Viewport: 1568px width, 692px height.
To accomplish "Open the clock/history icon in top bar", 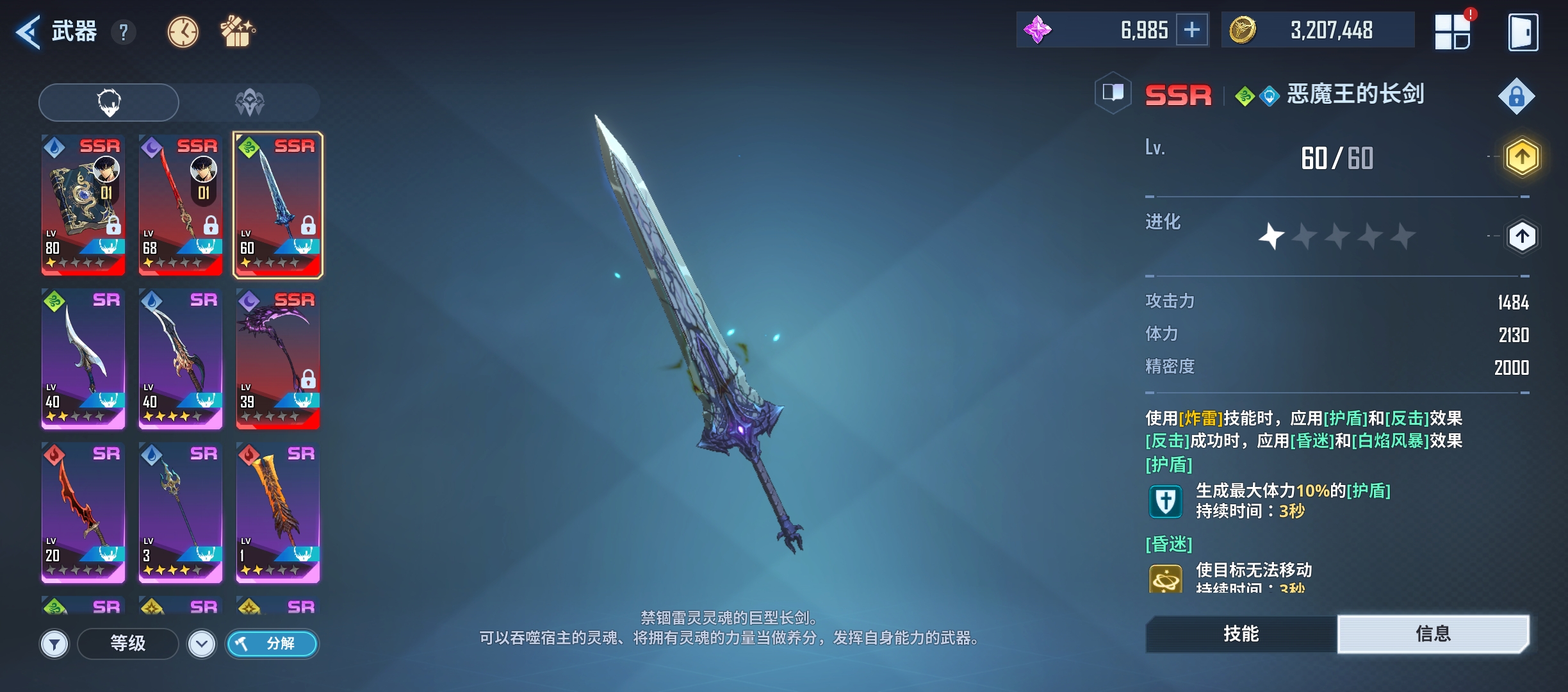I will click(x=183, y=31).
